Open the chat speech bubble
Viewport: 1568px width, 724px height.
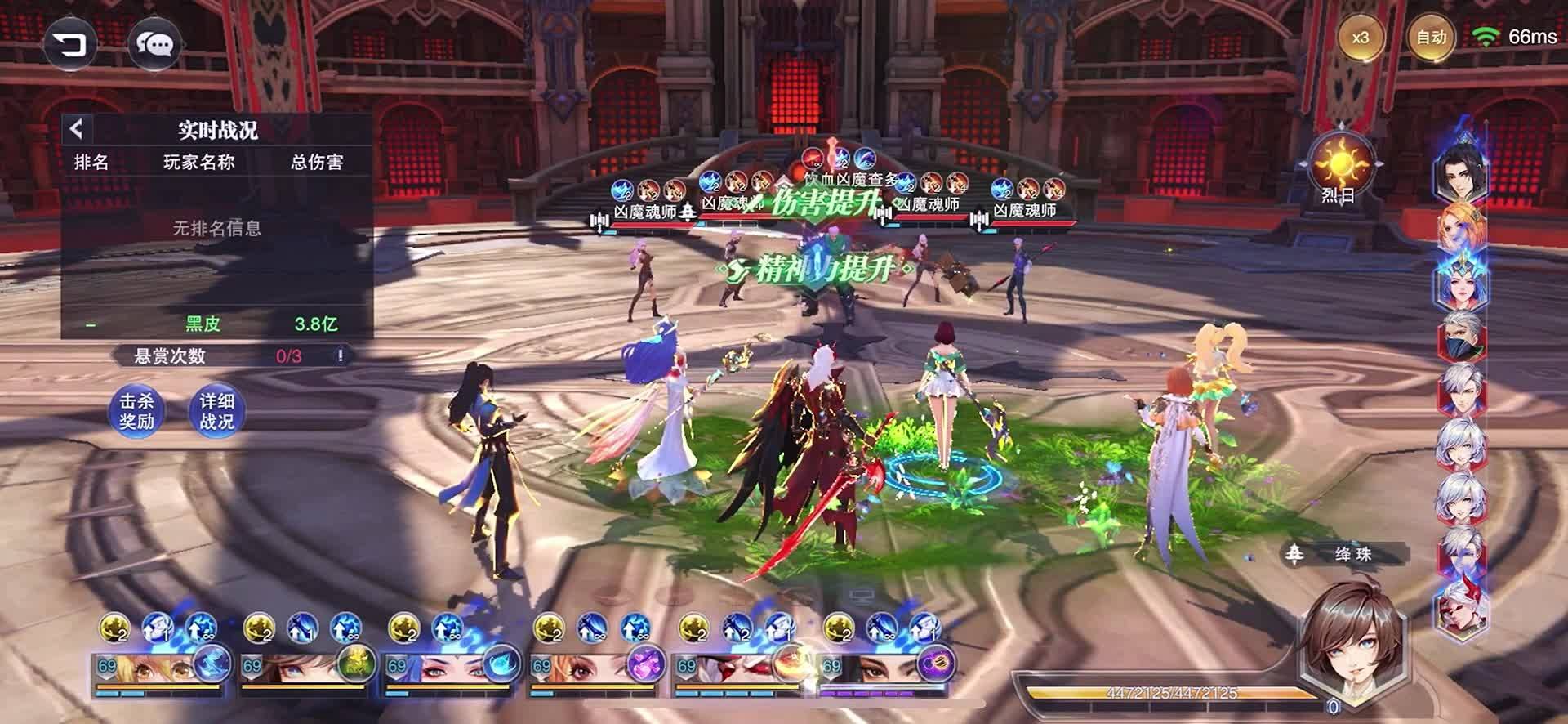(x=154, y=45)
